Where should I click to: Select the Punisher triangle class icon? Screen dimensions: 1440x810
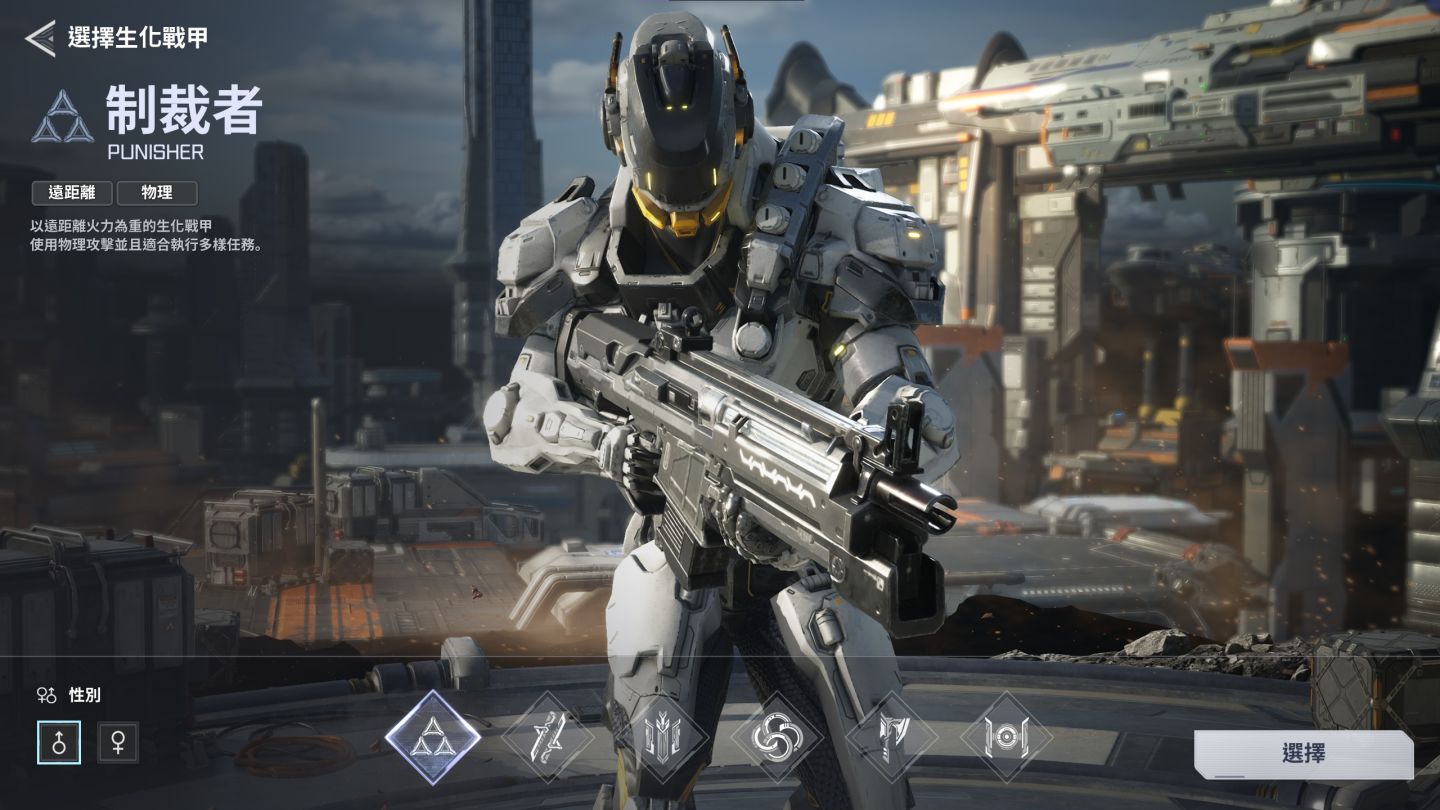coord(433,738)
